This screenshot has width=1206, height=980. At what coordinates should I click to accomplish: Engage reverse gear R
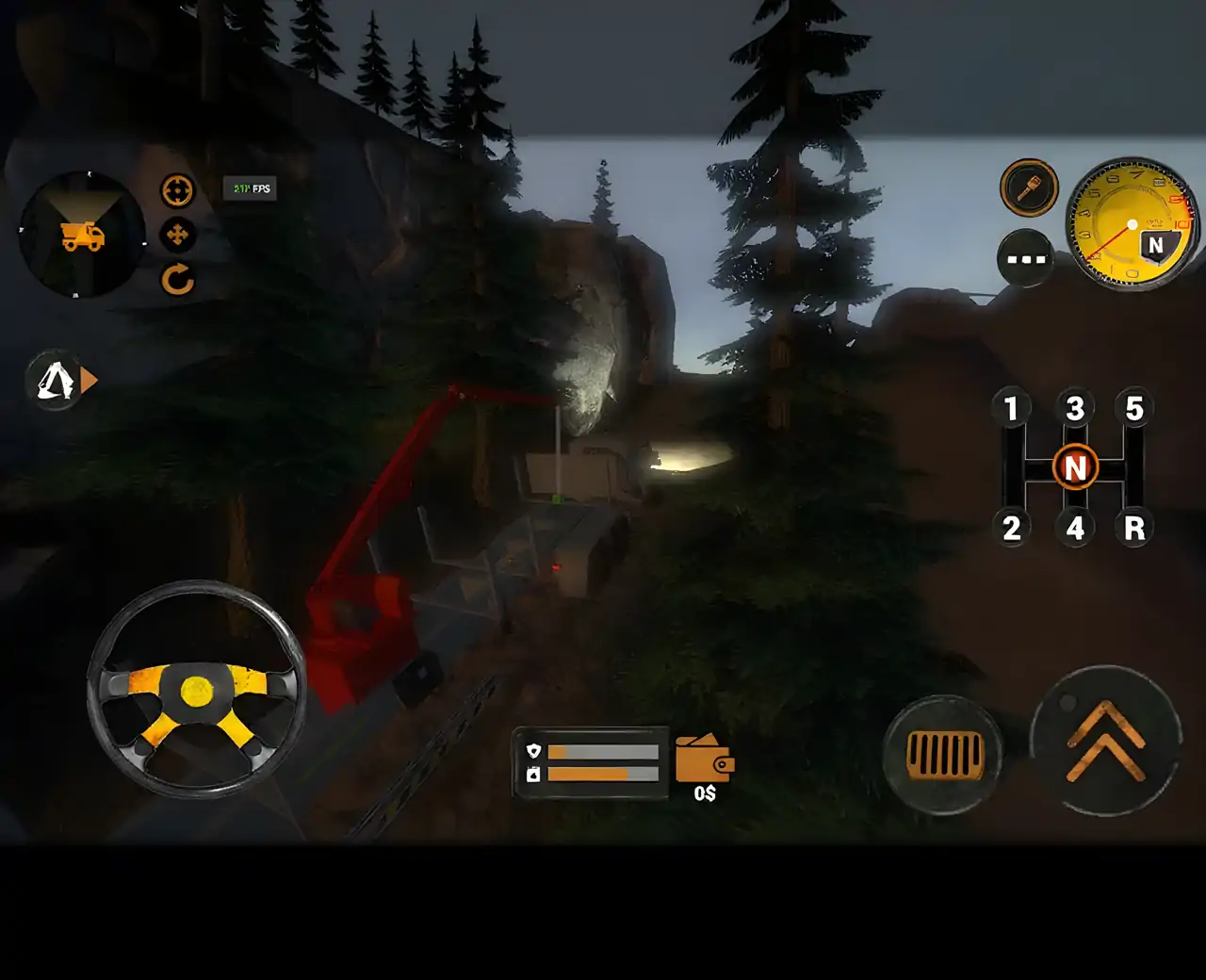click(1134, 528)
